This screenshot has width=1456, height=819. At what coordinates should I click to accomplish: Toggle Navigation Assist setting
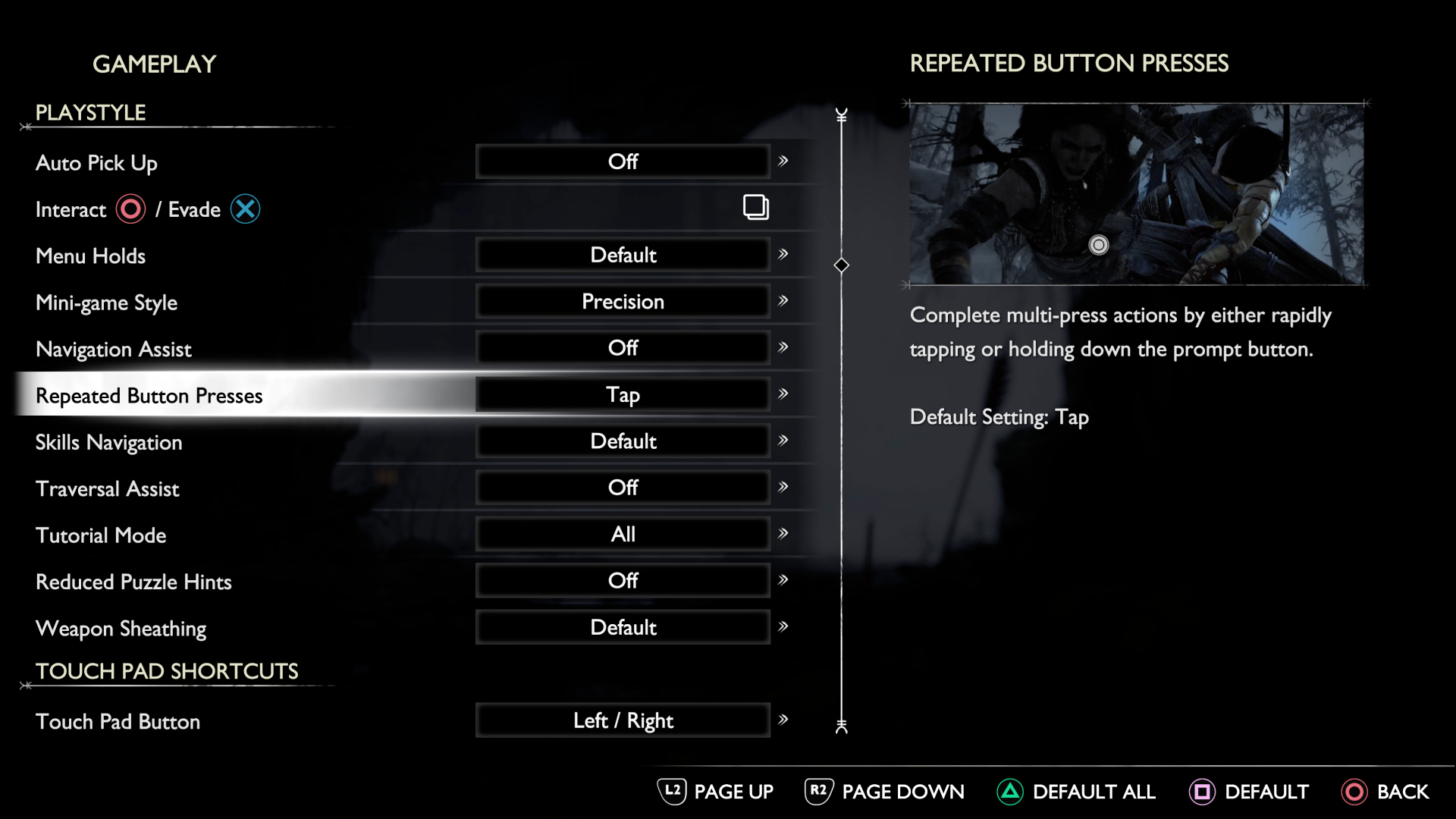pyautogui.click(x=622, y=347)
